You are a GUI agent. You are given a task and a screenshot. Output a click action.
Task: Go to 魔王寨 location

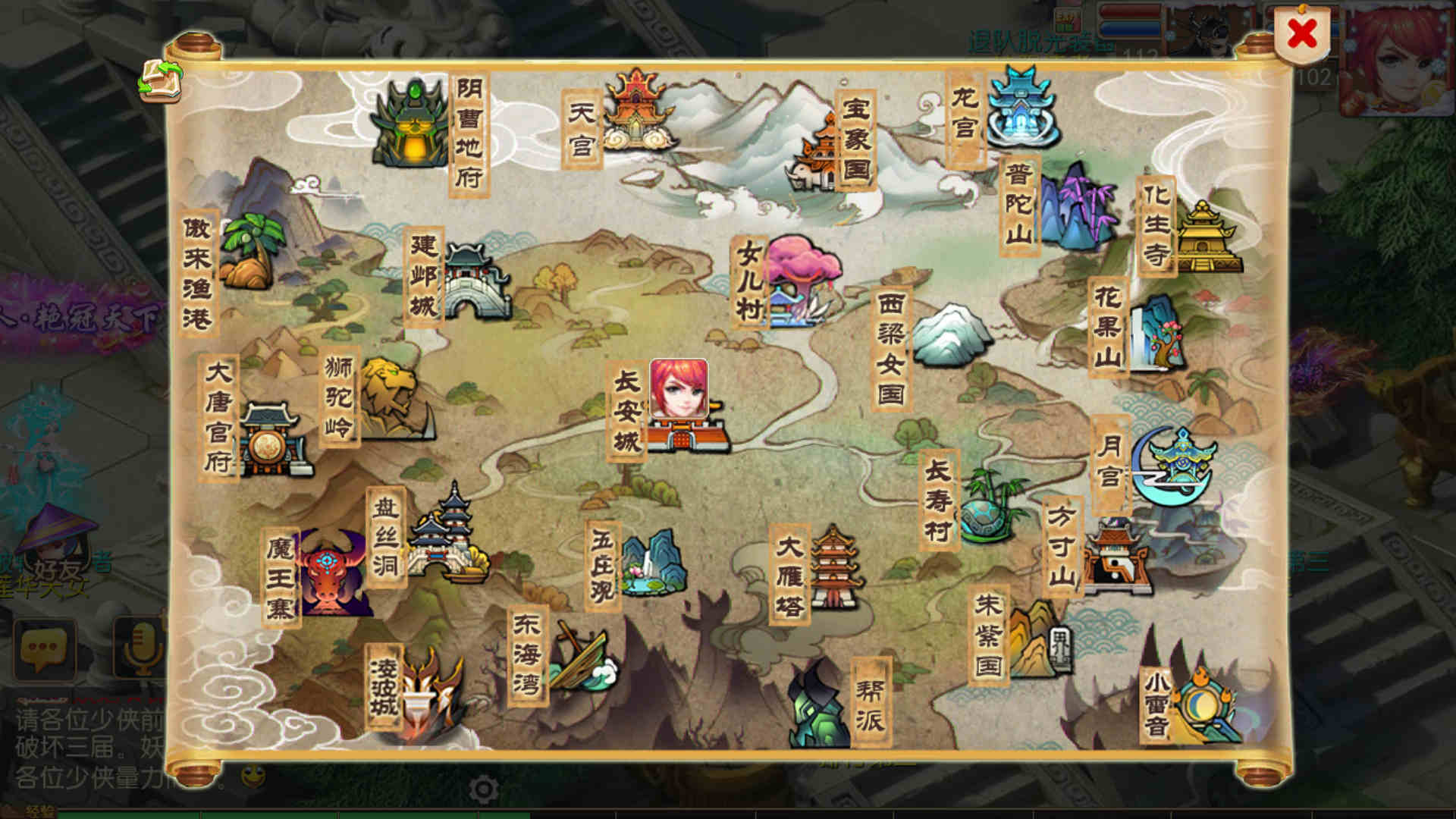328,573
